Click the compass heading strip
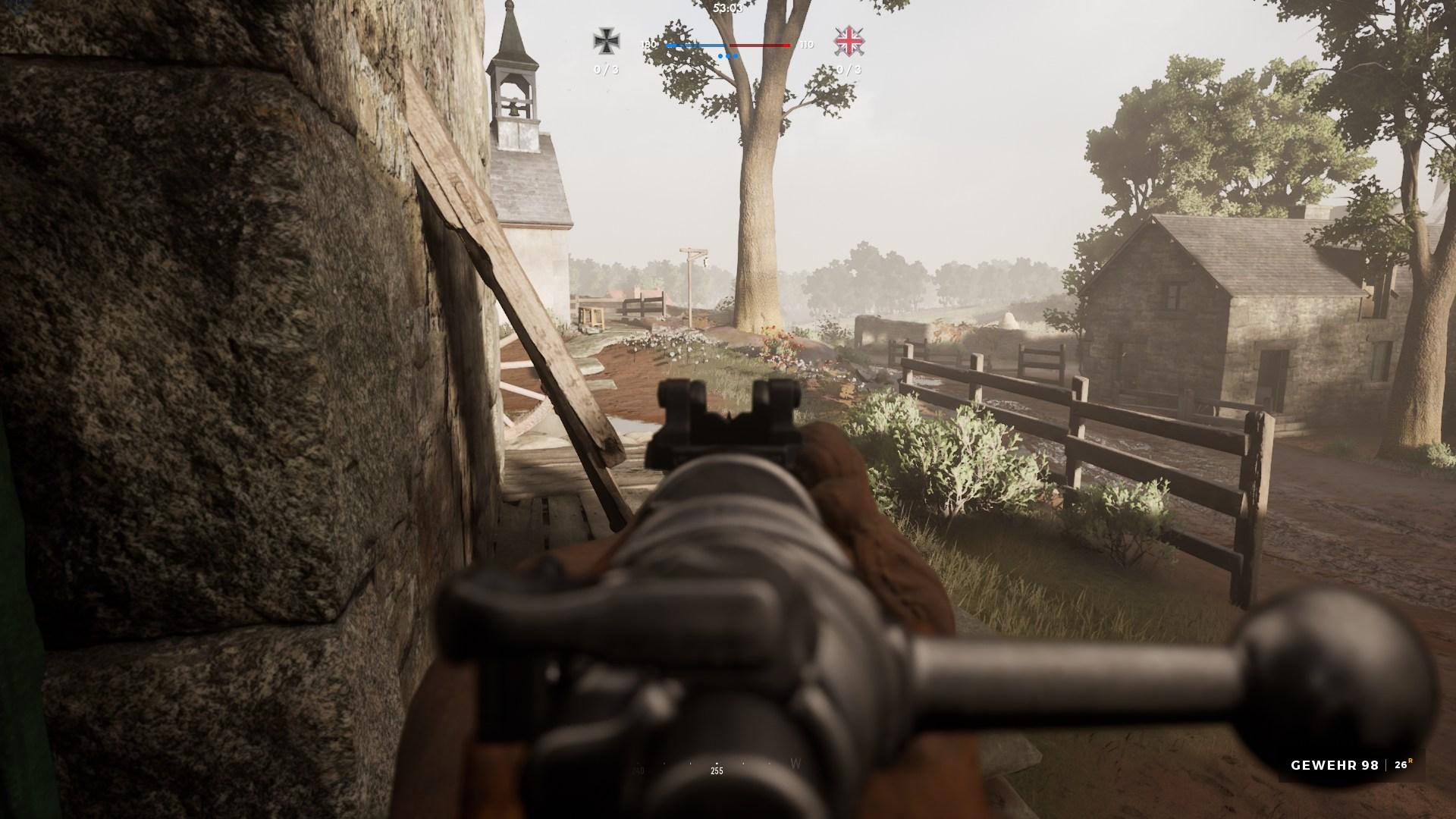 tap(716, 767)
